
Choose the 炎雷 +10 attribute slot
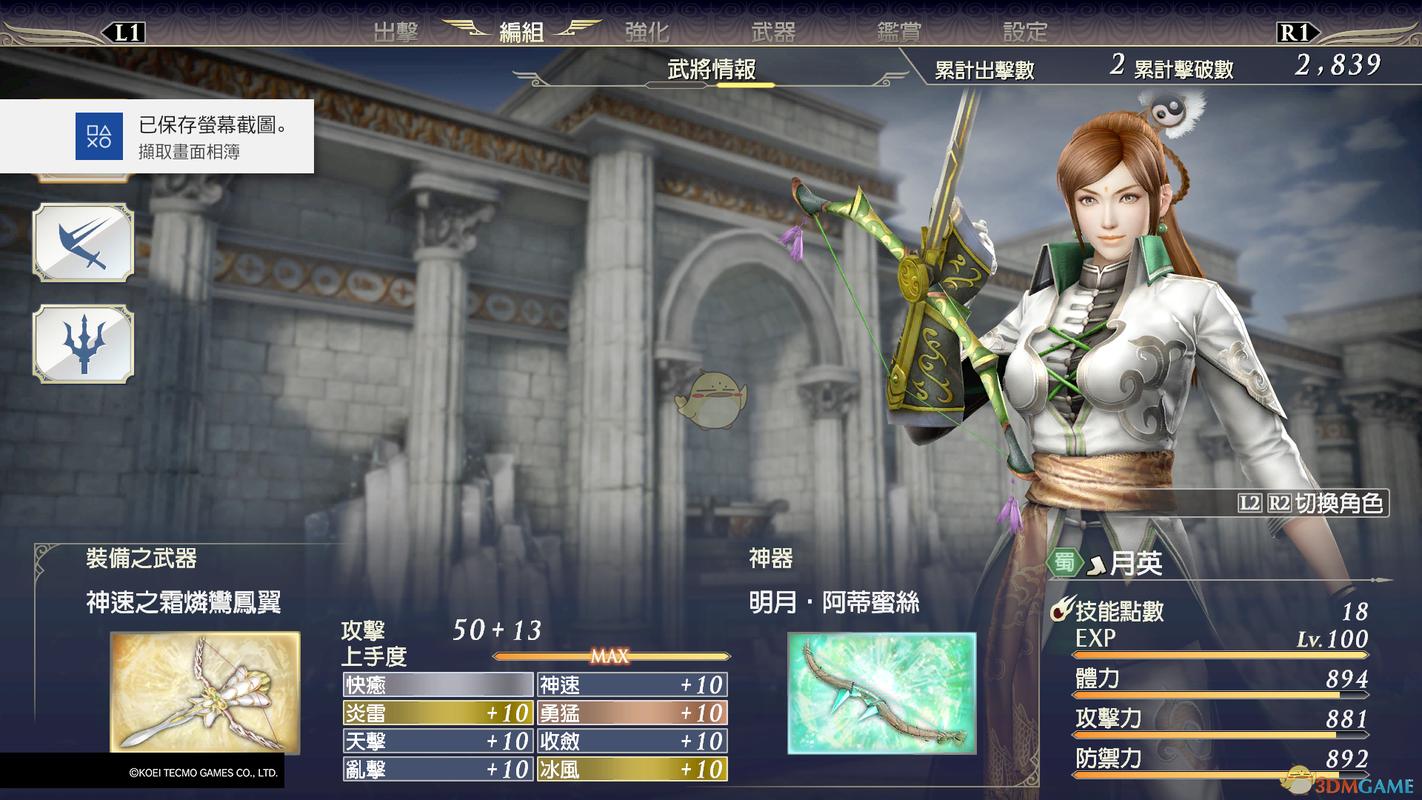(437, 713)
